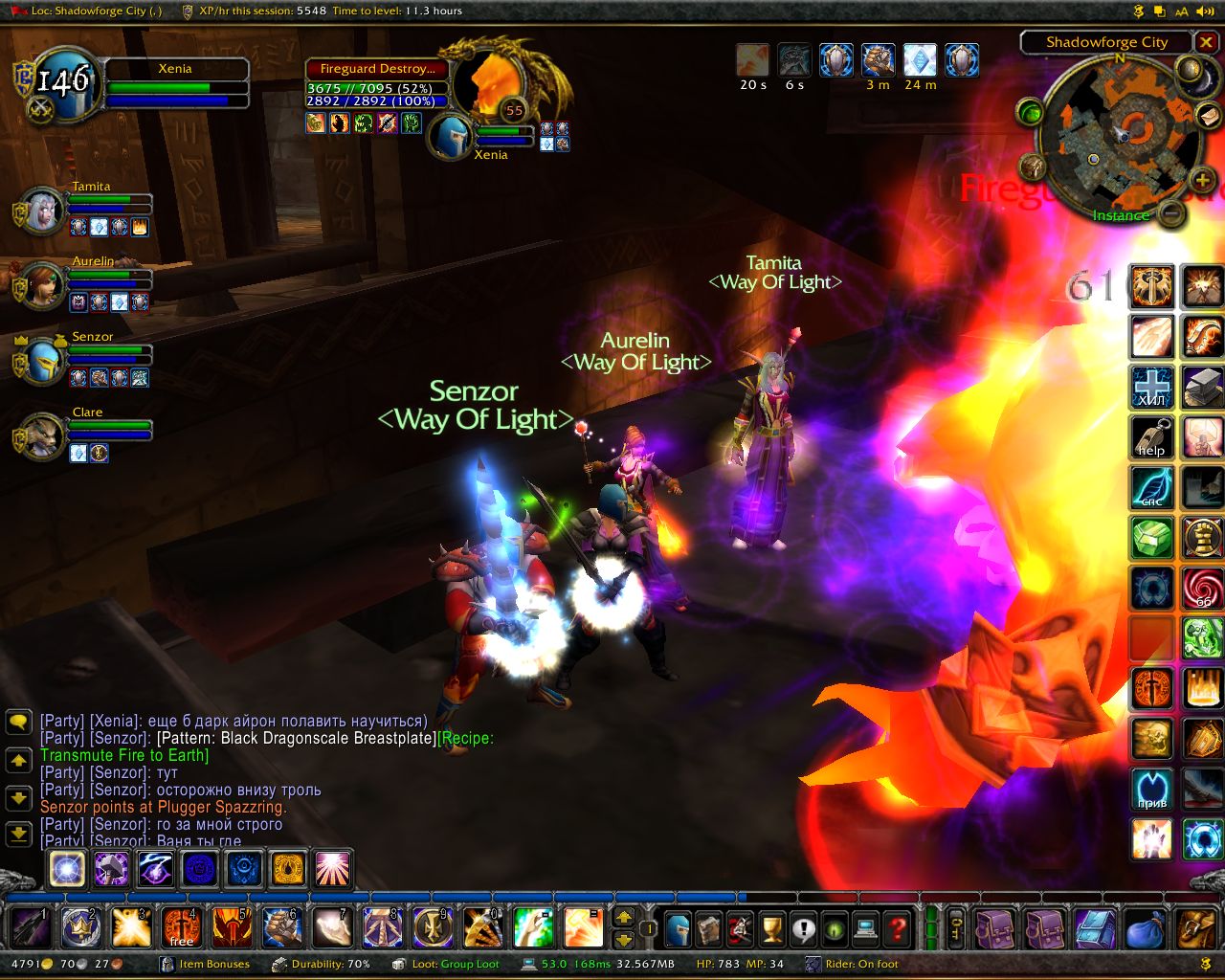
Task: Open the mail envelope icon by the minimap
Action: point(1210,117)
